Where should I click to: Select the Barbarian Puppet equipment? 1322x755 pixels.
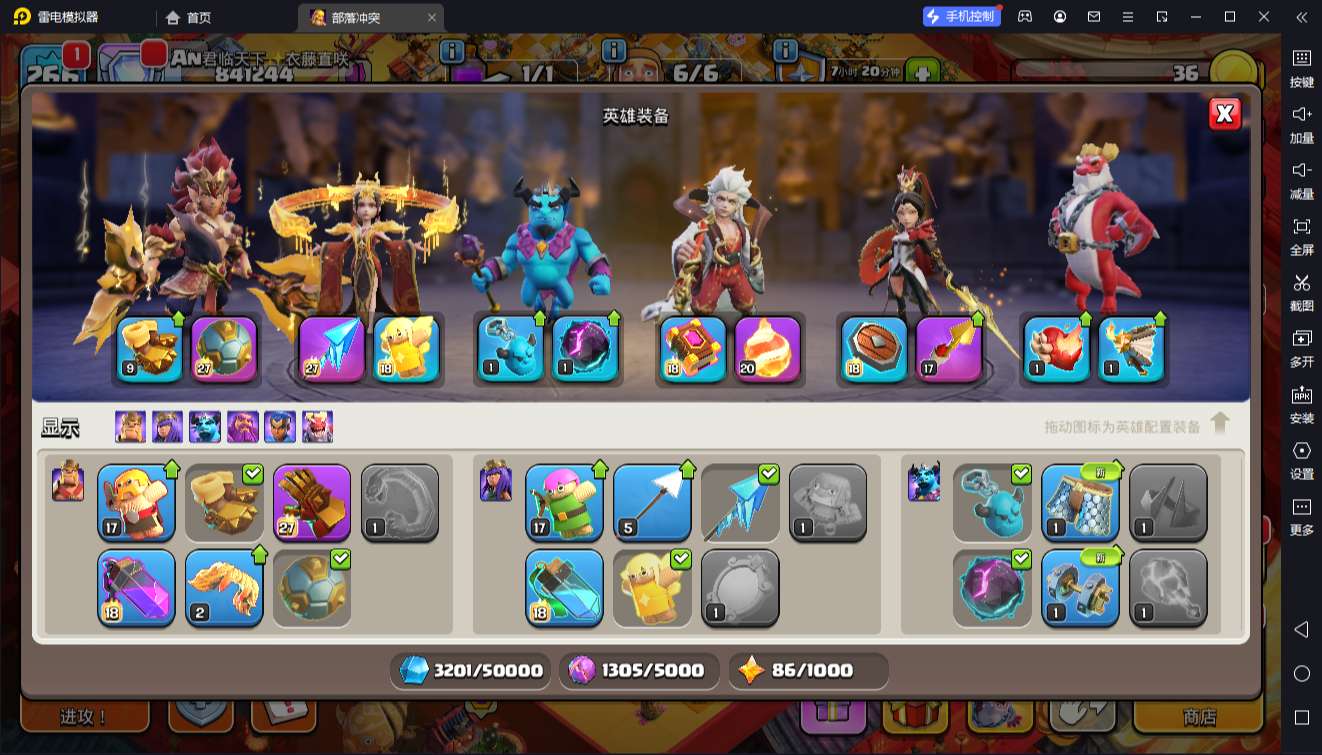[136, 501]
